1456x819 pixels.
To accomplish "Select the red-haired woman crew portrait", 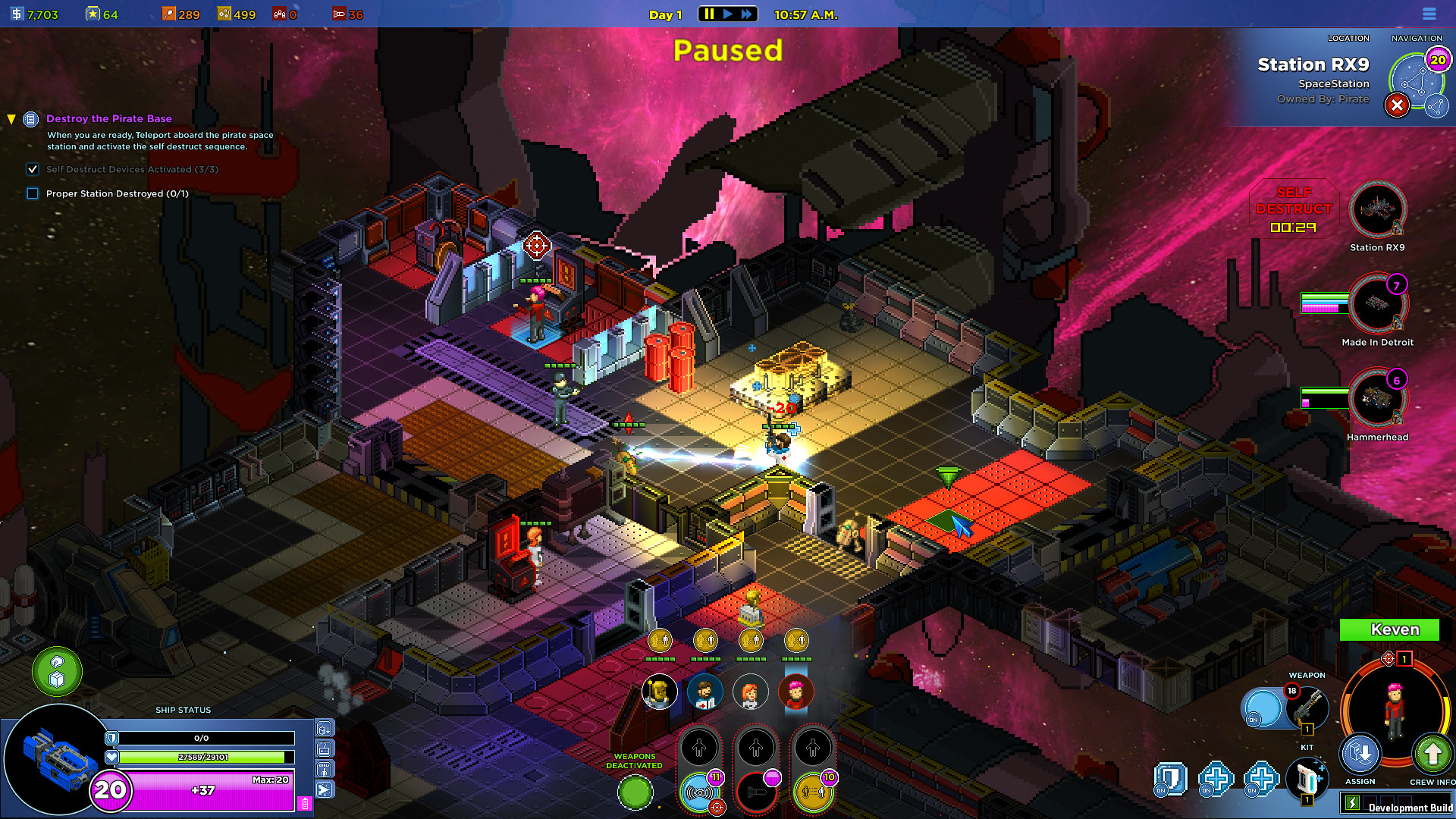I will pos(750,692).
